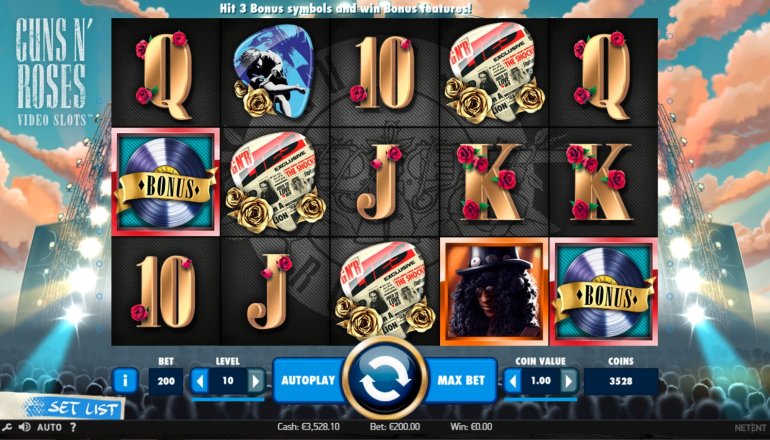This screenshot has width=770, height=440.
Task: Start Autoplay mode
Action: click(307, 381)
